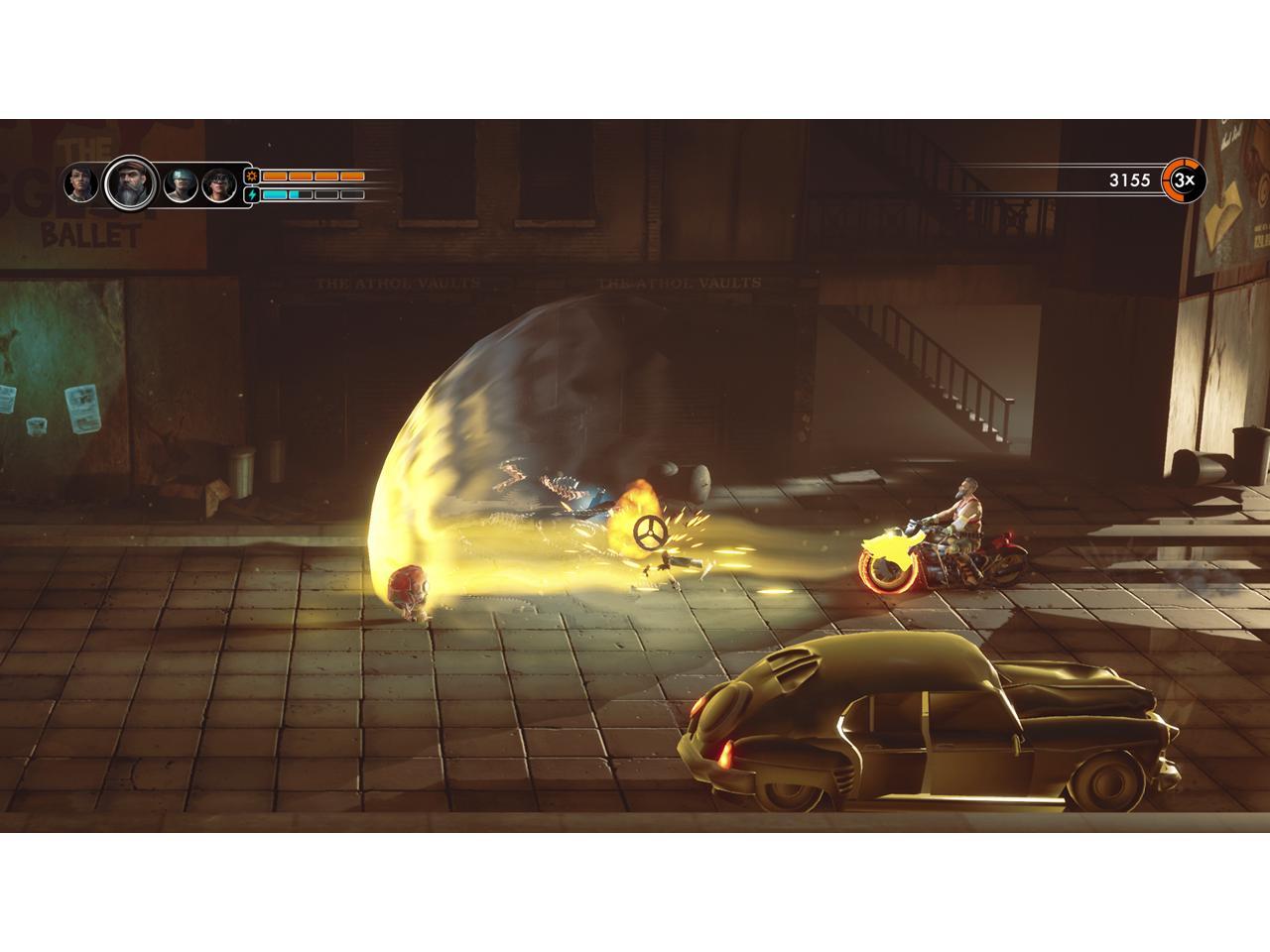This screenshot has width=1270, height=952.
Task: Choose the goggles-wearing character portrait
Action: (x=218, y=184)
